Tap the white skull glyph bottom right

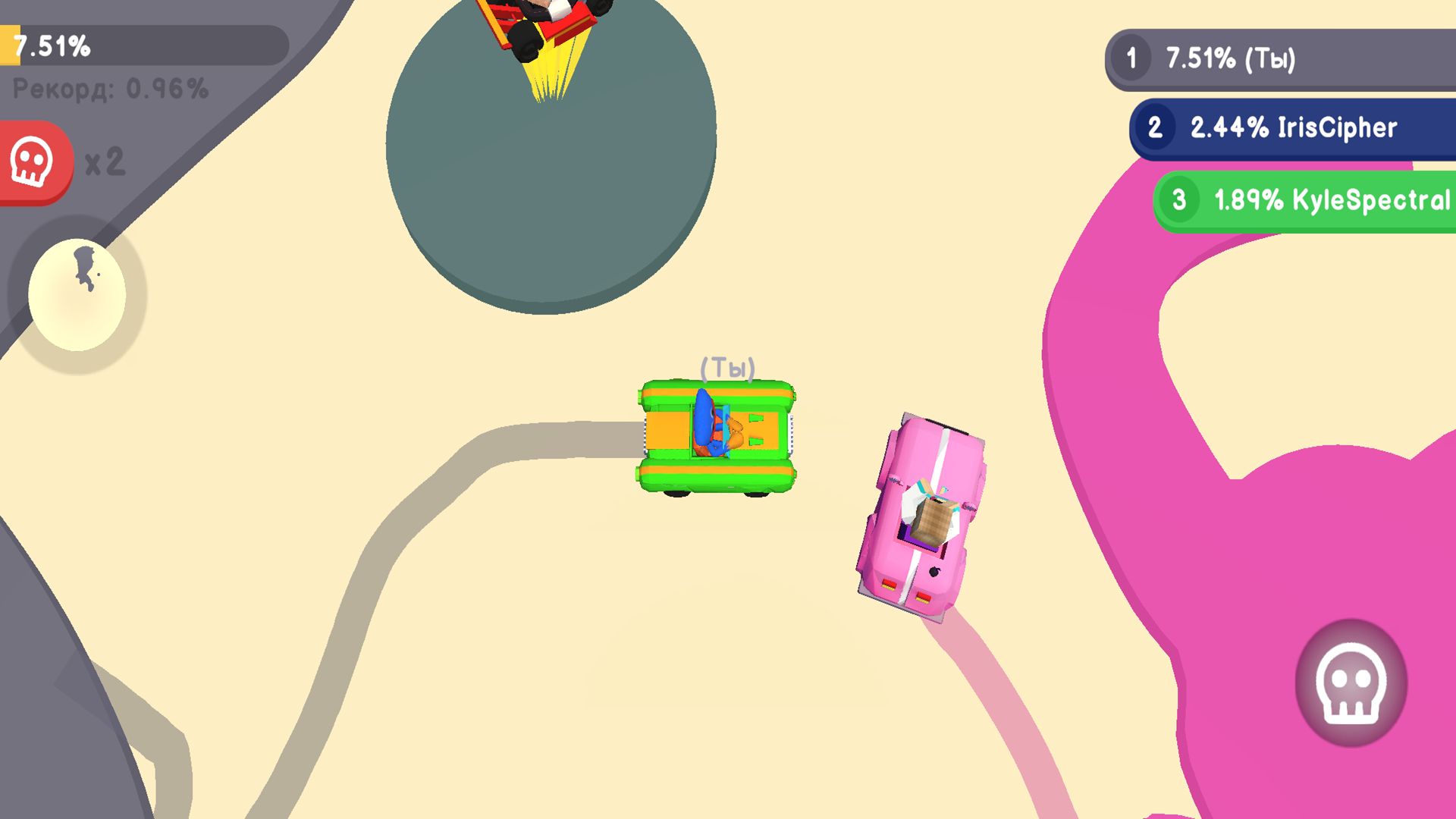coord(1350,682)
